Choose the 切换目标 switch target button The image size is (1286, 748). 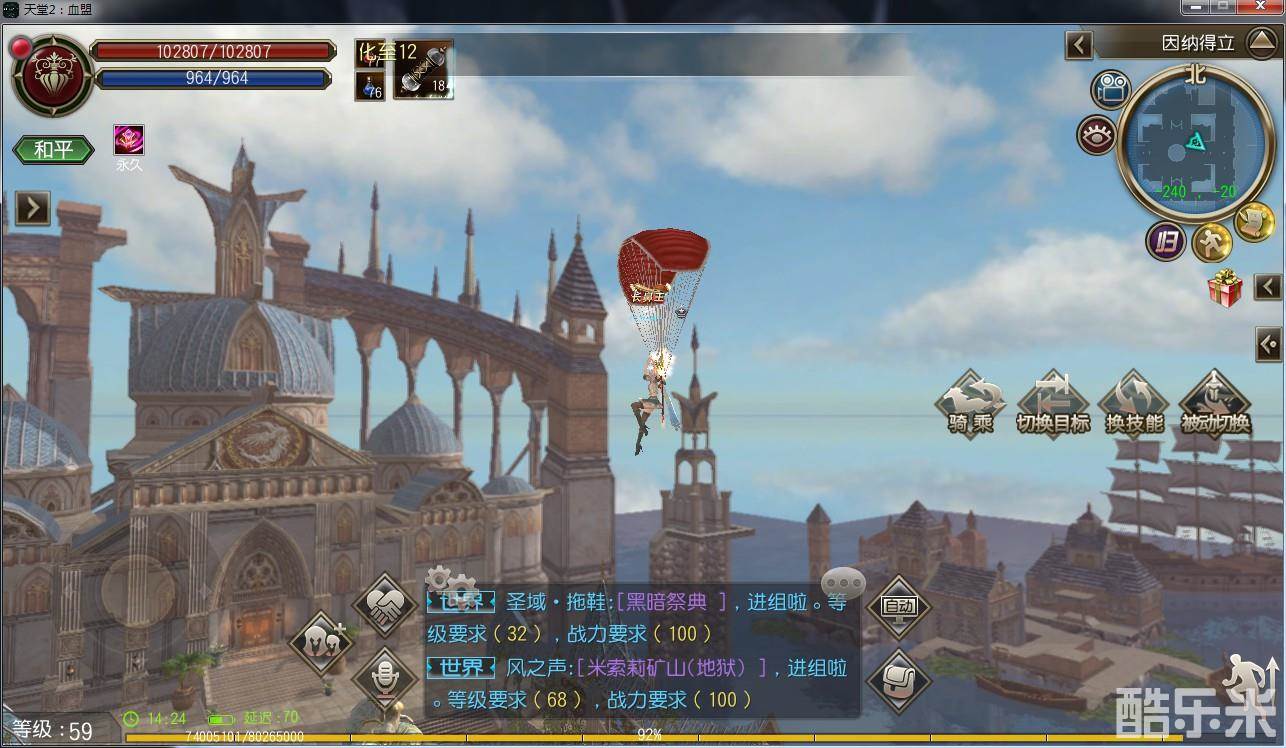(x=1052, y=404)
